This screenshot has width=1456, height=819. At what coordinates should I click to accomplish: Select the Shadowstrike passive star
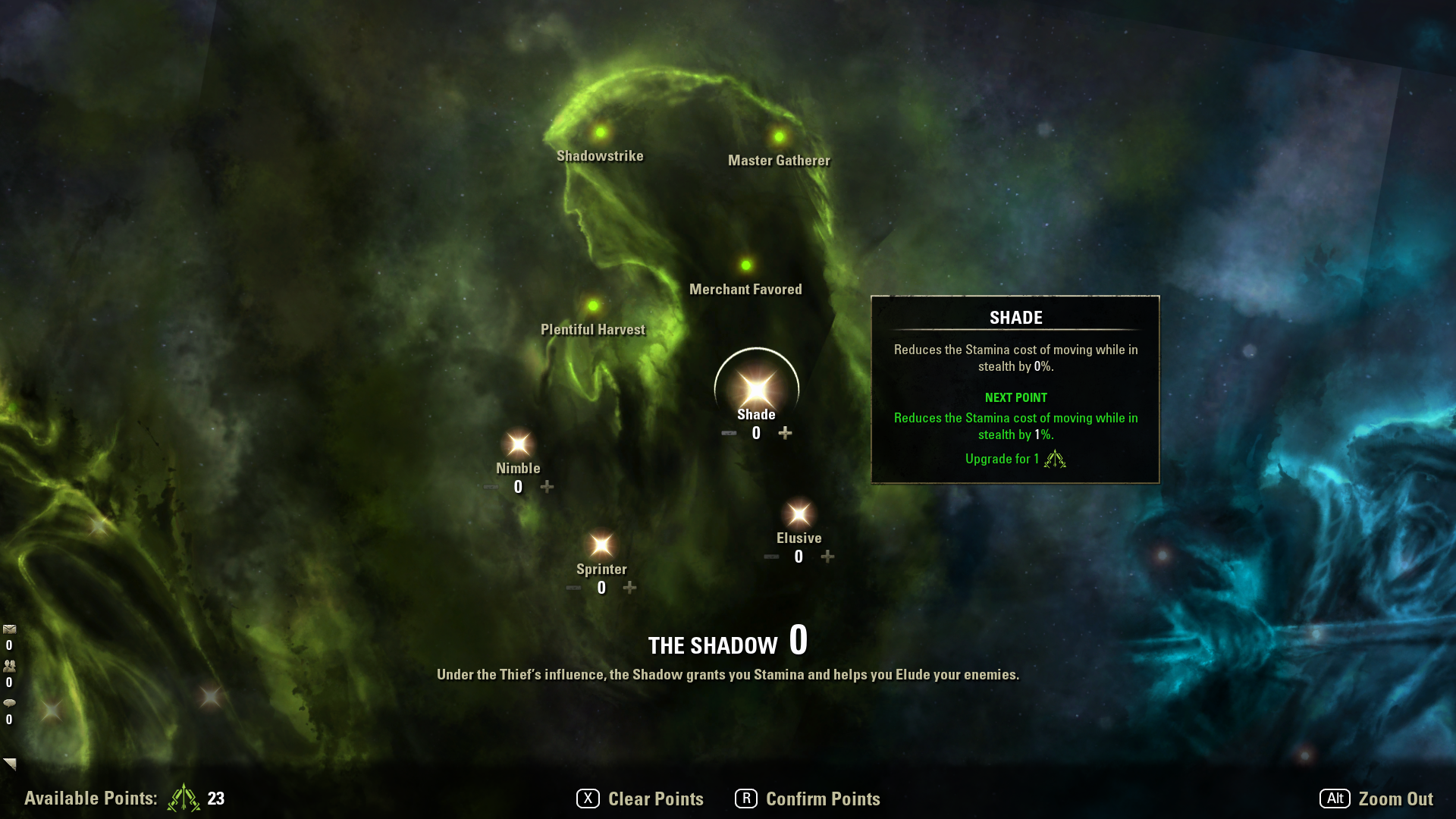pos(601,133)
